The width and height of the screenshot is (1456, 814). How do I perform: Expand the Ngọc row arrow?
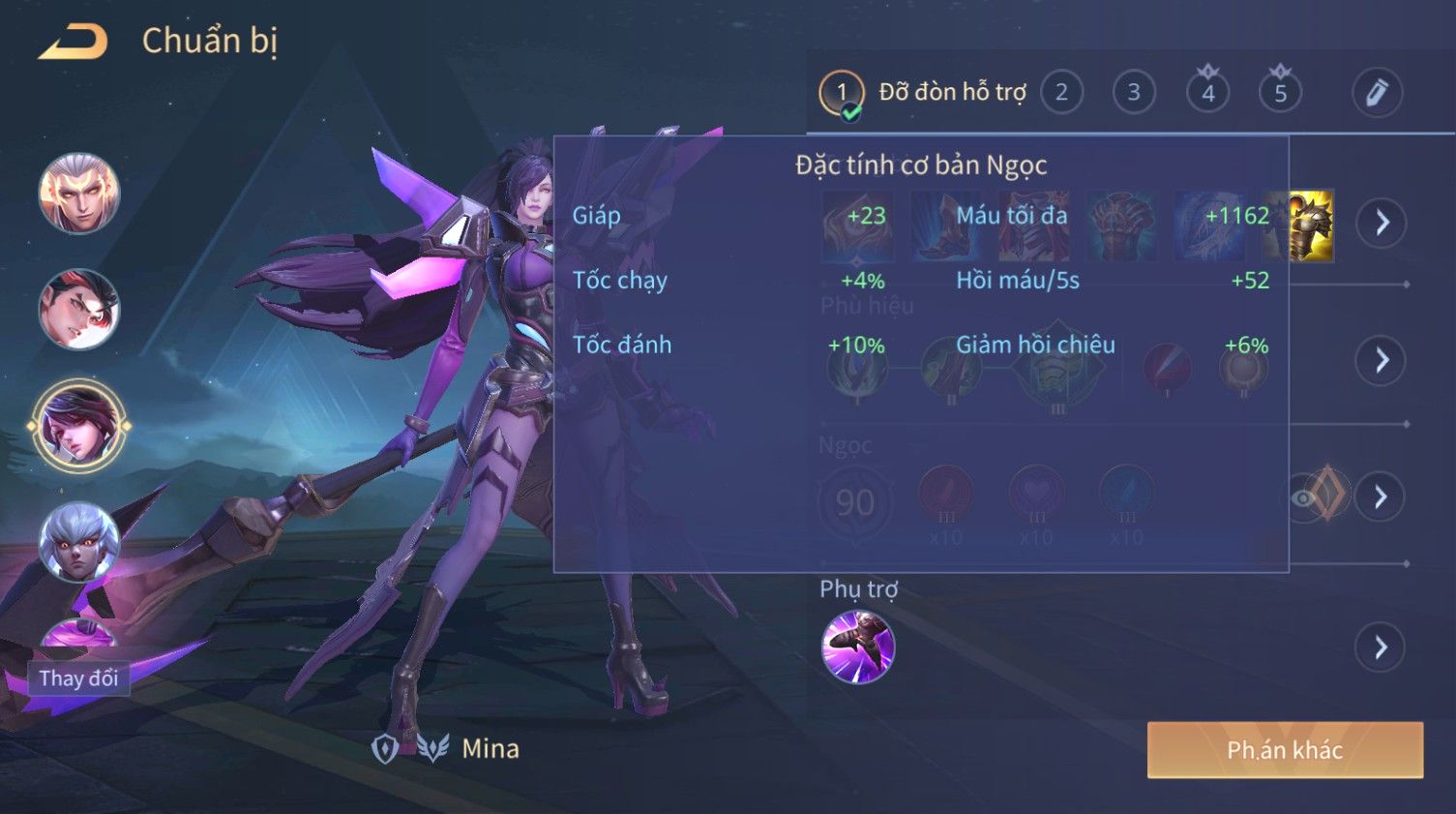1380,497
